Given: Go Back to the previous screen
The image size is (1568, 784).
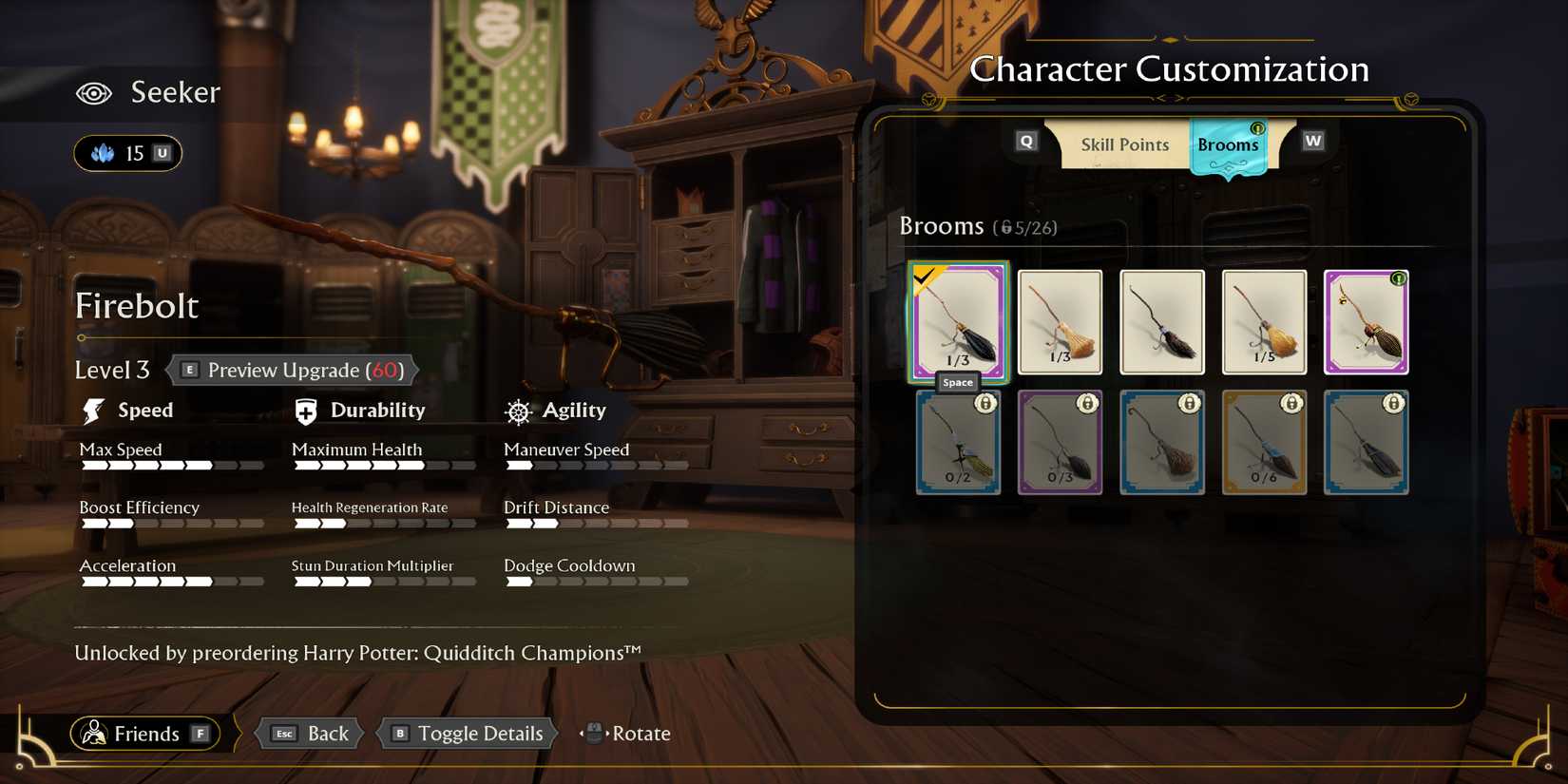Looking at the screenshot, I should [312, 734].
